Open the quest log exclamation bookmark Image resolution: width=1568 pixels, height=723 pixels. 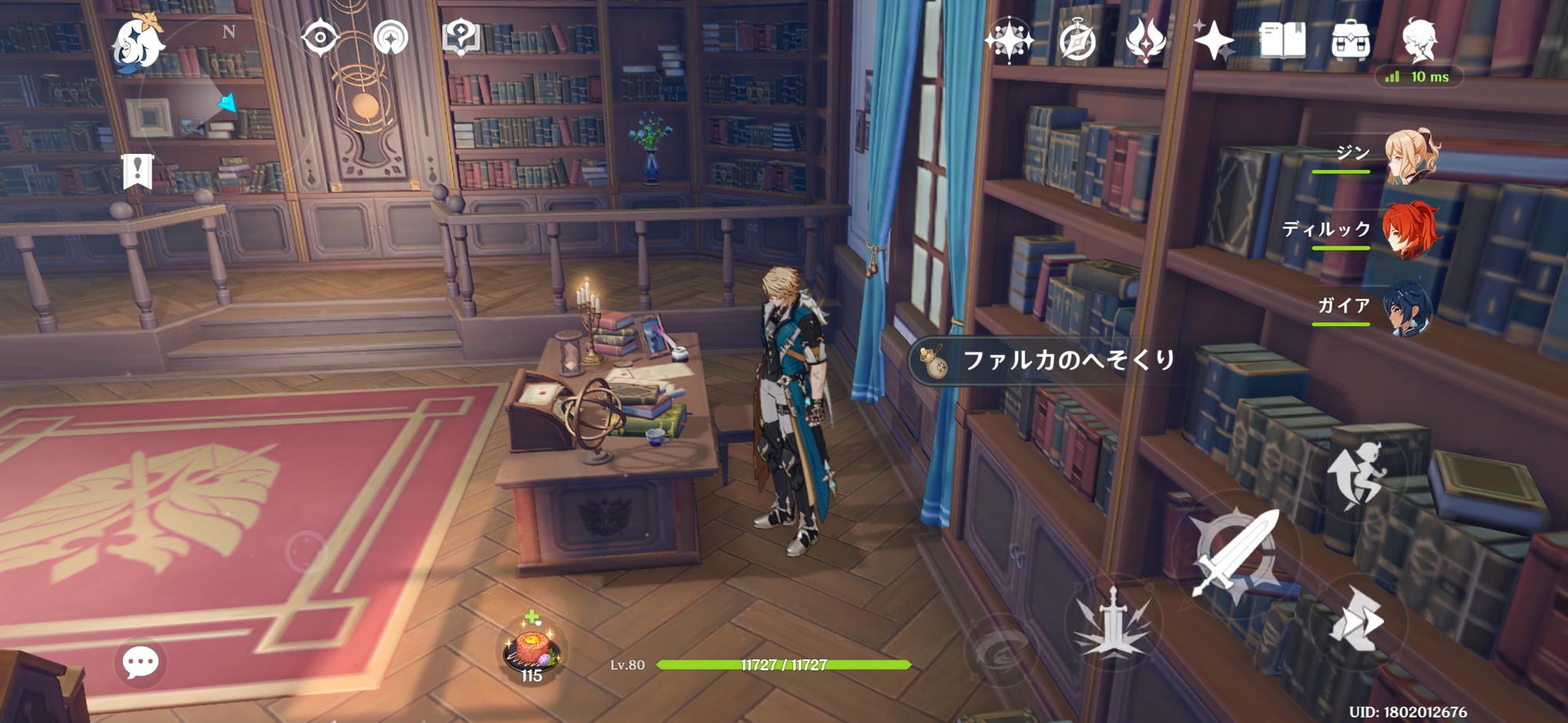(x=137, y=171)
